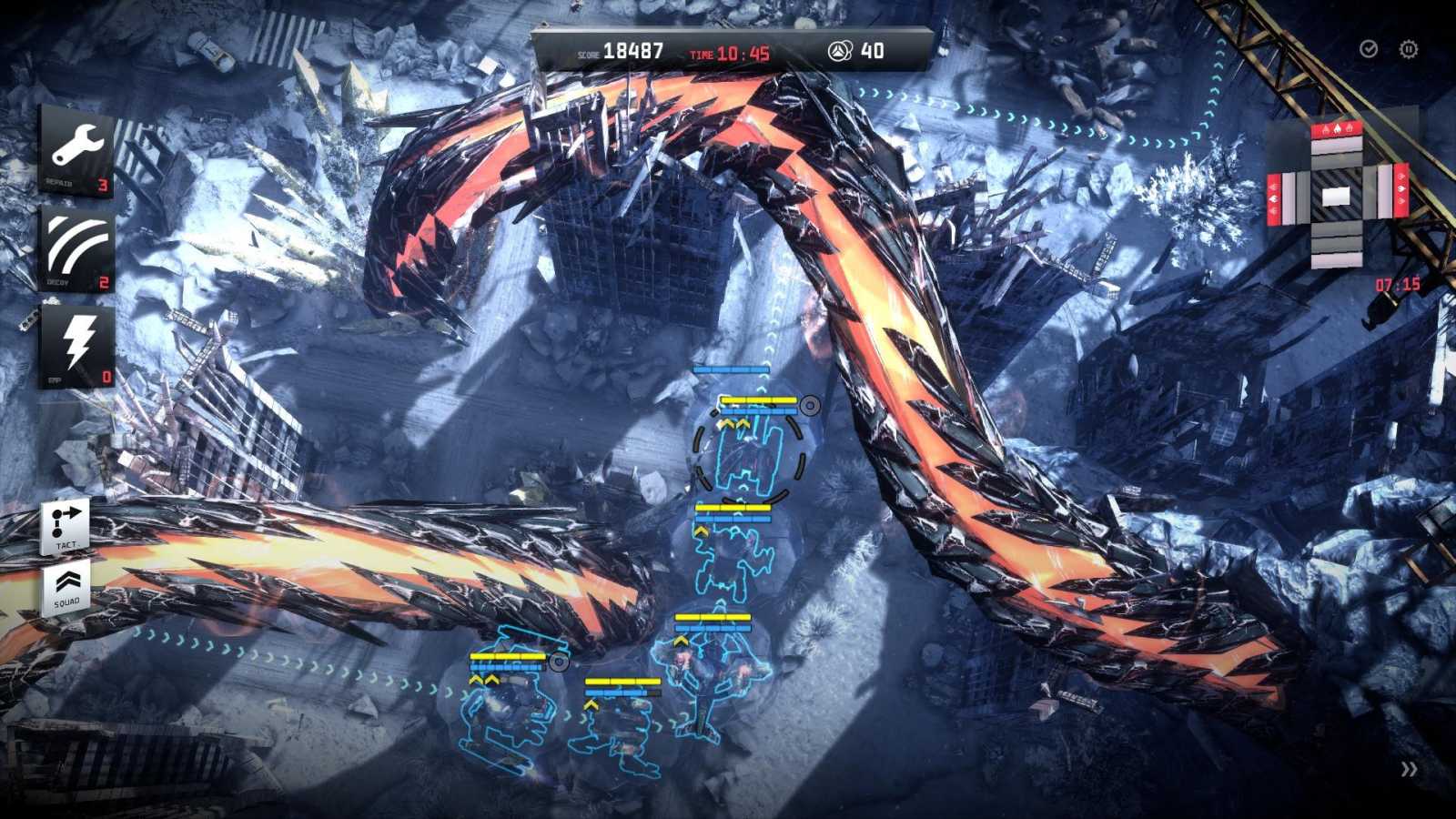Image resolution: width=1456 pixels, height=819 pixels.
Task: Click the white center tile of the route planner
Action: click(x=1337, y=195)
